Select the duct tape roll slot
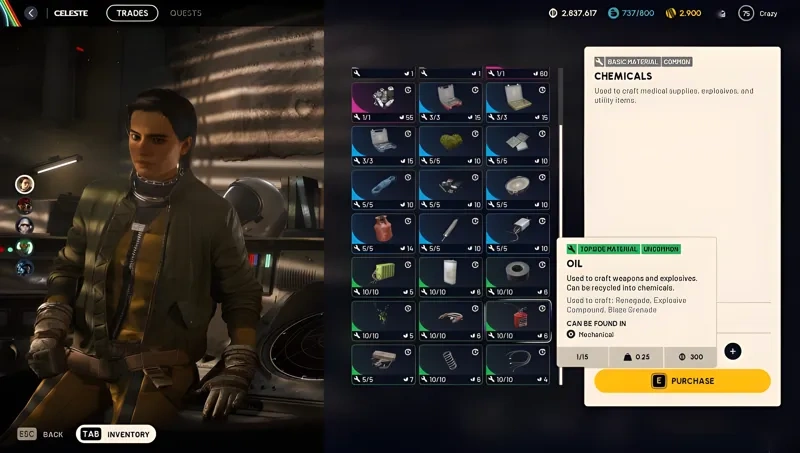Viewport: 800px width, 453px height. click(x=517, y=277)
